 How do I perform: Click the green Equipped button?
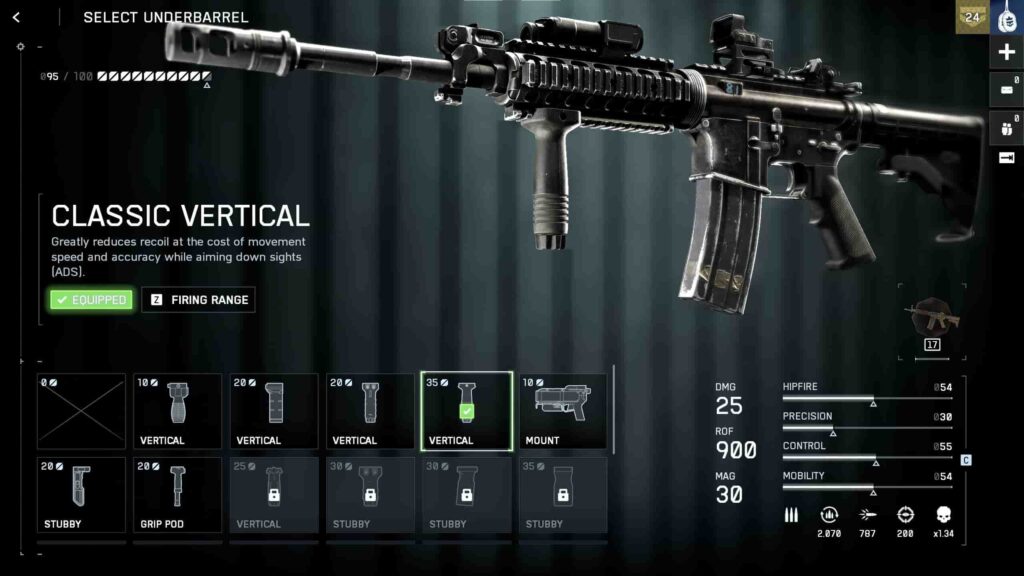pyautogui.click(x=91, y=300)
